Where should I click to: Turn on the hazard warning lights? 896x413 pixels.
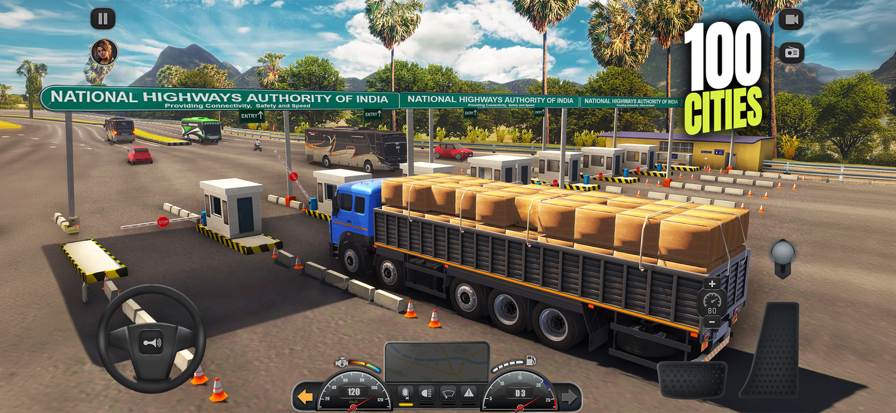pos(468,393)
